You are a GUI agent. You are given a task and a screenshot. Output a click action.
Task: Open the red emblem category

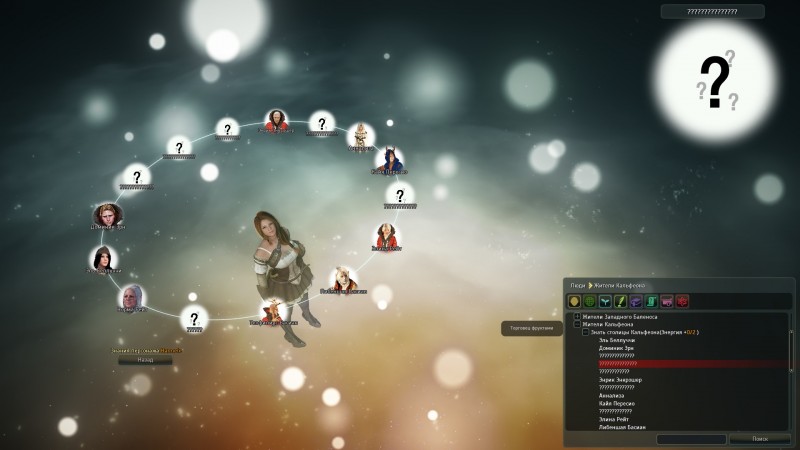click(x=682, y=301)
